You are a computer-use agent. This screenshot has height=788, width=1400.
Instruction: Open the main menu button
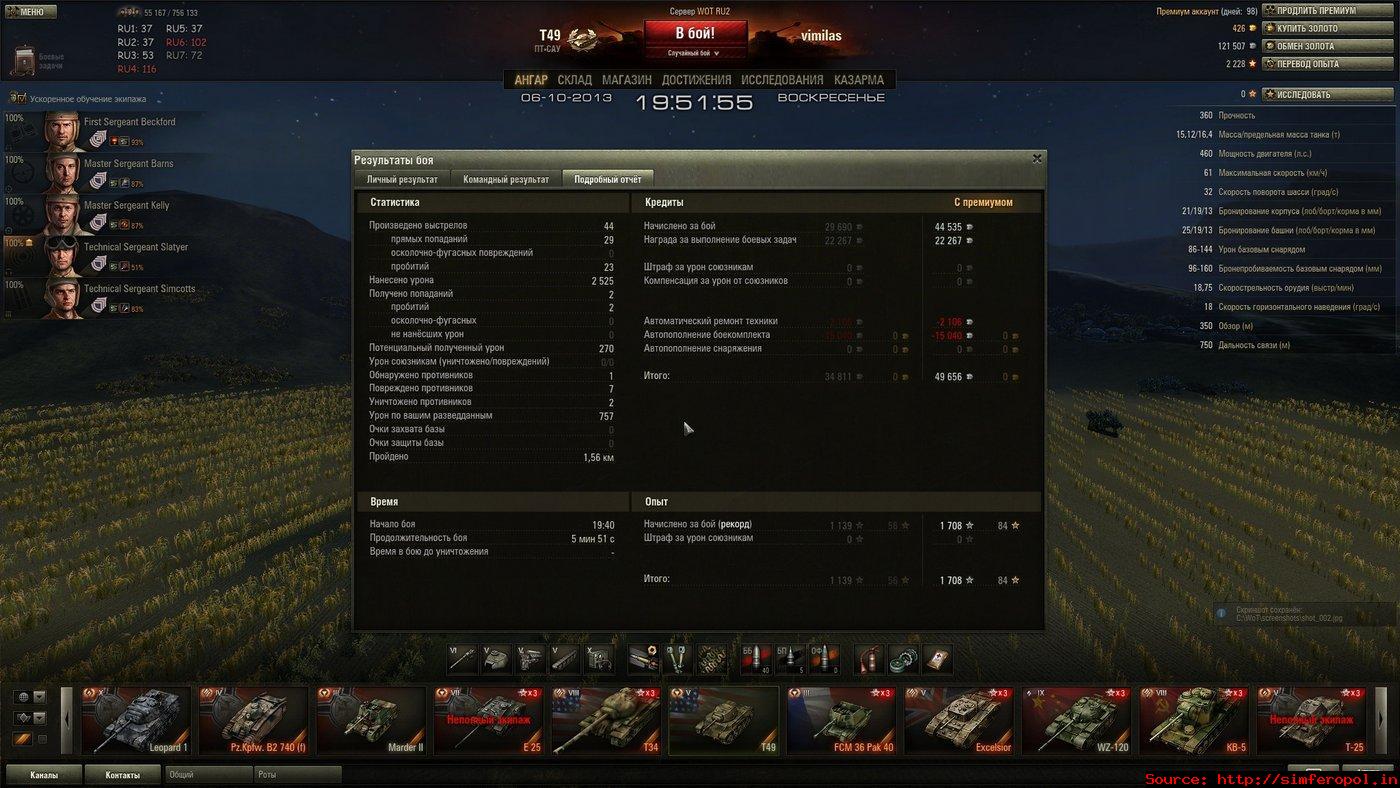click(x=29, y=12)
